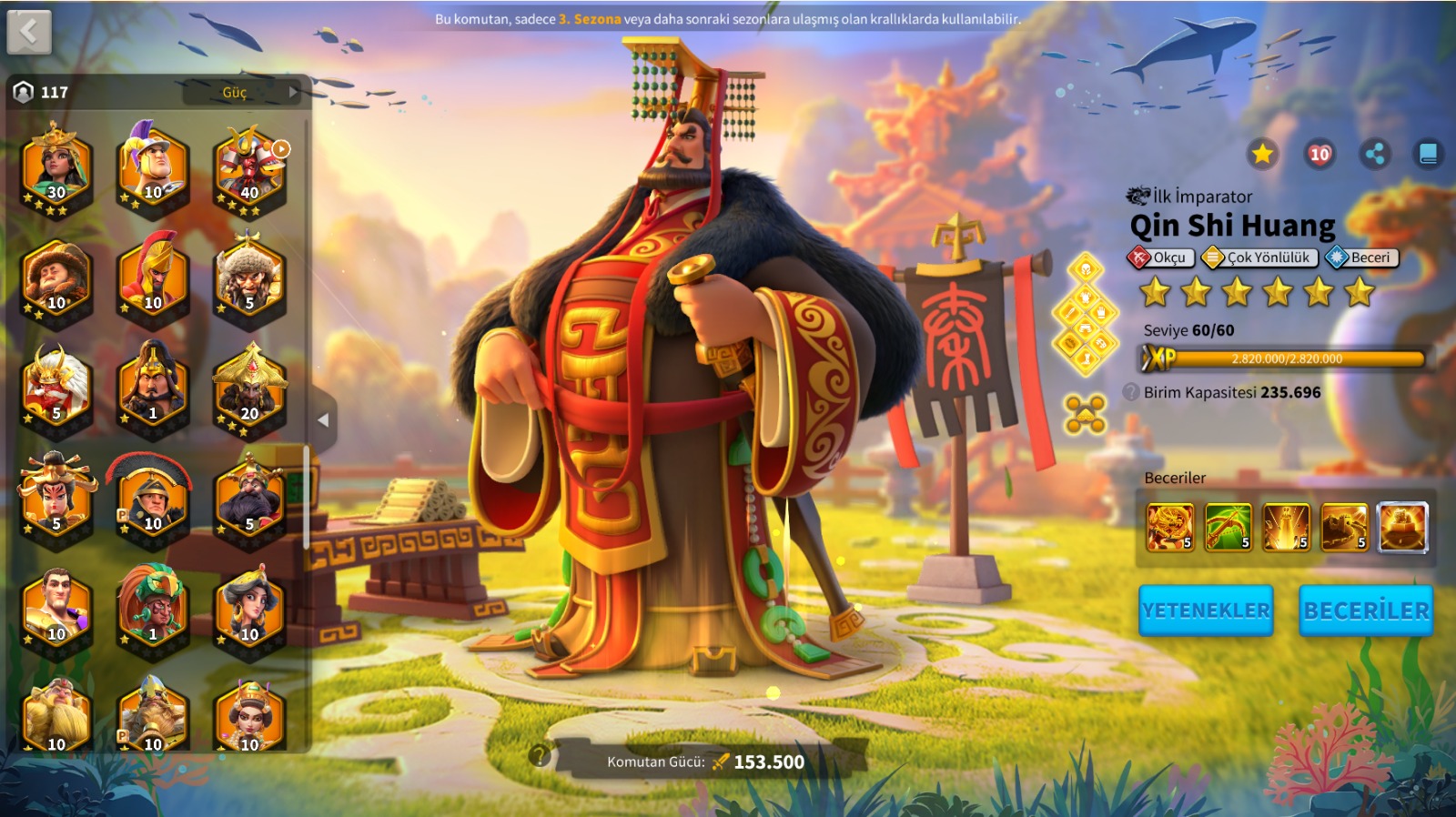Go back using the top-left arrow
The image size is (1456, 817).
point(29,33)
